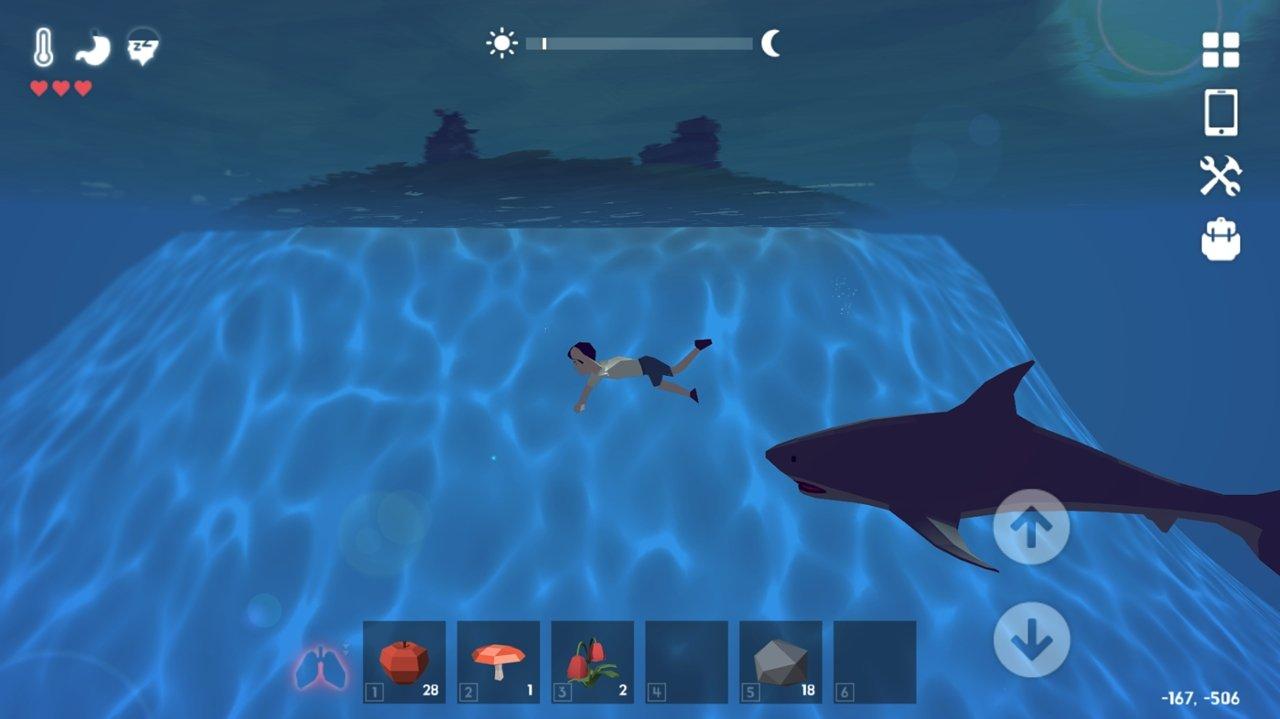This screenshot has width=1280, height=719.
Task: Open the crafting tools menu
Action: (x=1220, y=176)
